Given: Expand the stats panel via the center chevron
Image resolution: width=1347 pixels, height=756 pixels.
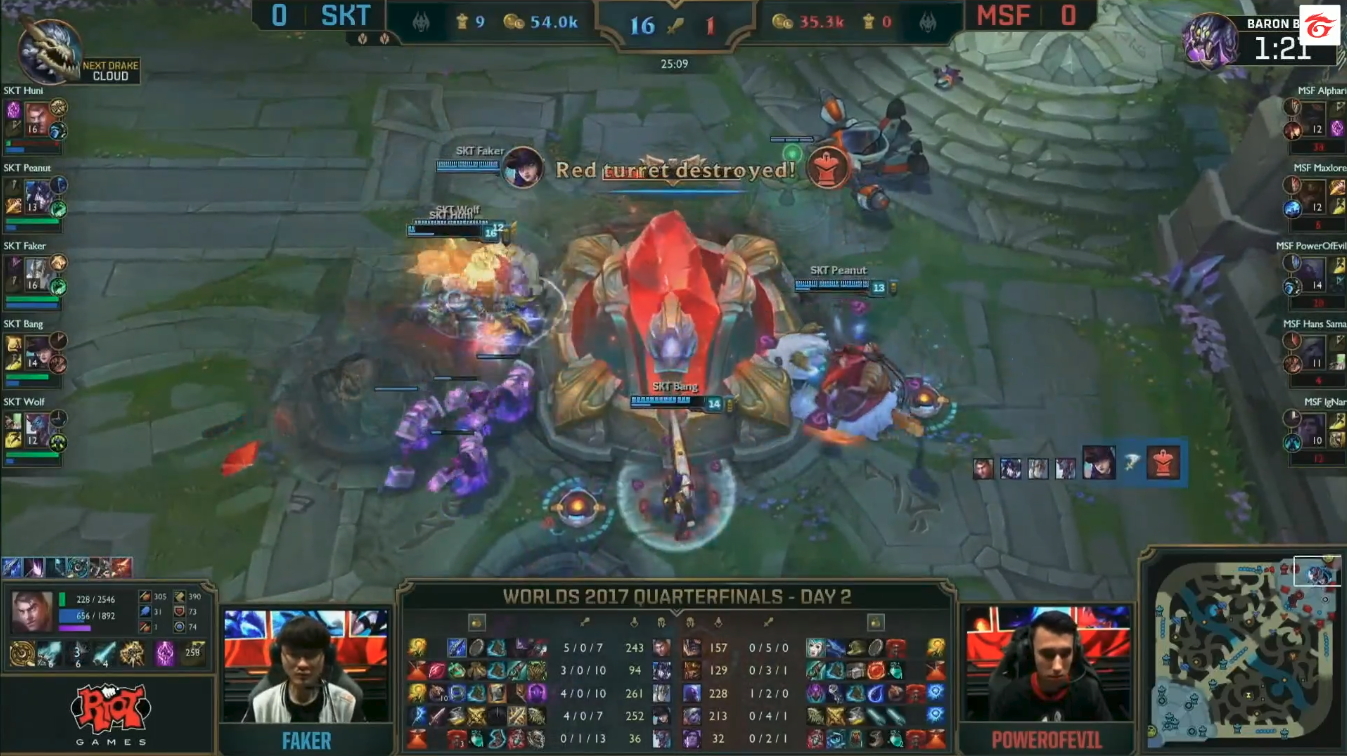Looking at the screenshot, I should pos(676,610).
